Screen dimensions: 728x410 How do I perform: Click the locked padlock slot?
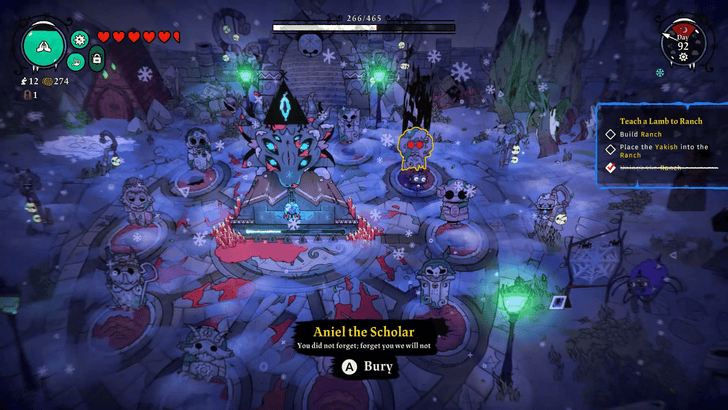(x=97, y=60)
